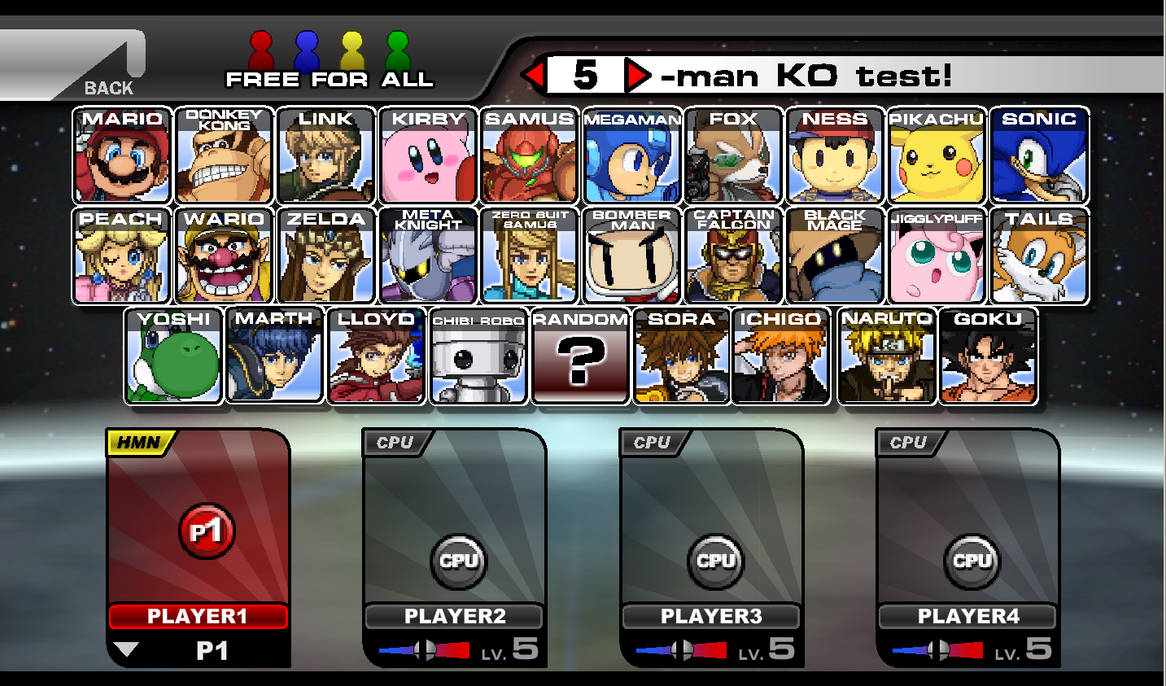Choose the Black Mage tile
1166x686 pixels.
click(835, 255)
